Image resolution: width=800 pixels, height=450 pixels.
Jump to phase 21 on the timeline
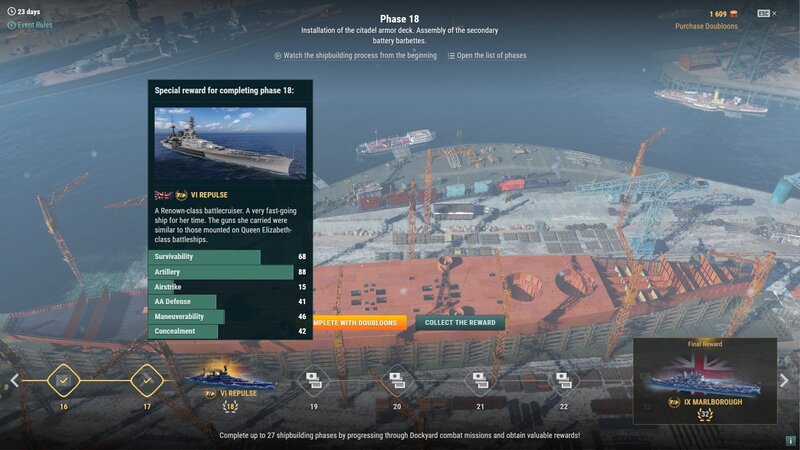click(x=481, y=380)
